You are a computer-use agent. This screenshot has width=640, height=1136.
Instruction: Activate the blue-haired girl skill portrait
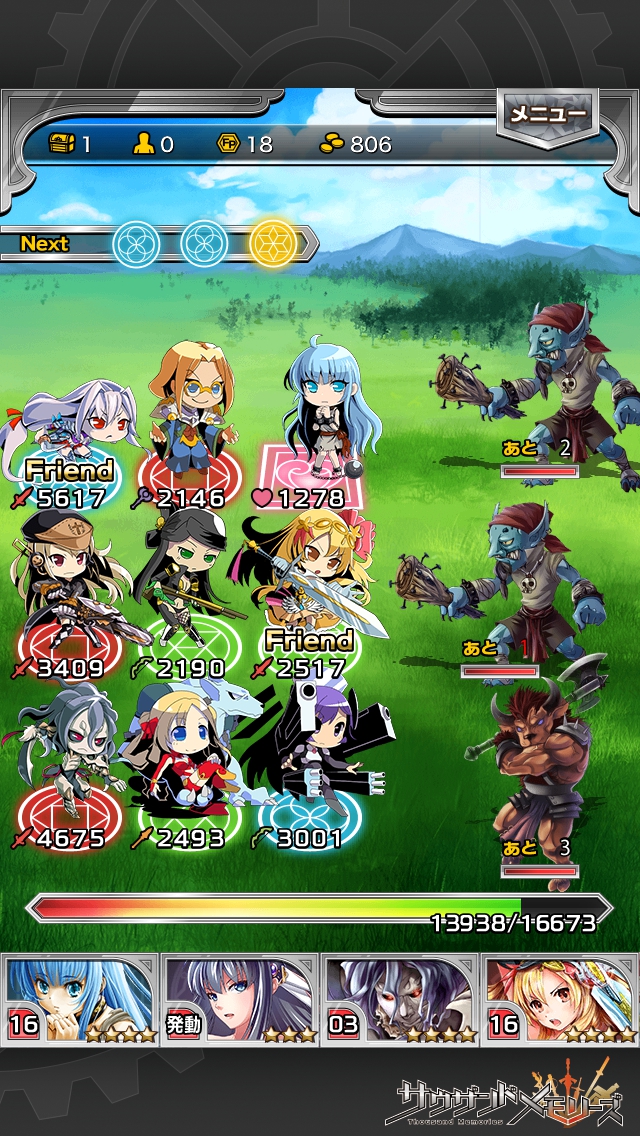click(80, 999)
